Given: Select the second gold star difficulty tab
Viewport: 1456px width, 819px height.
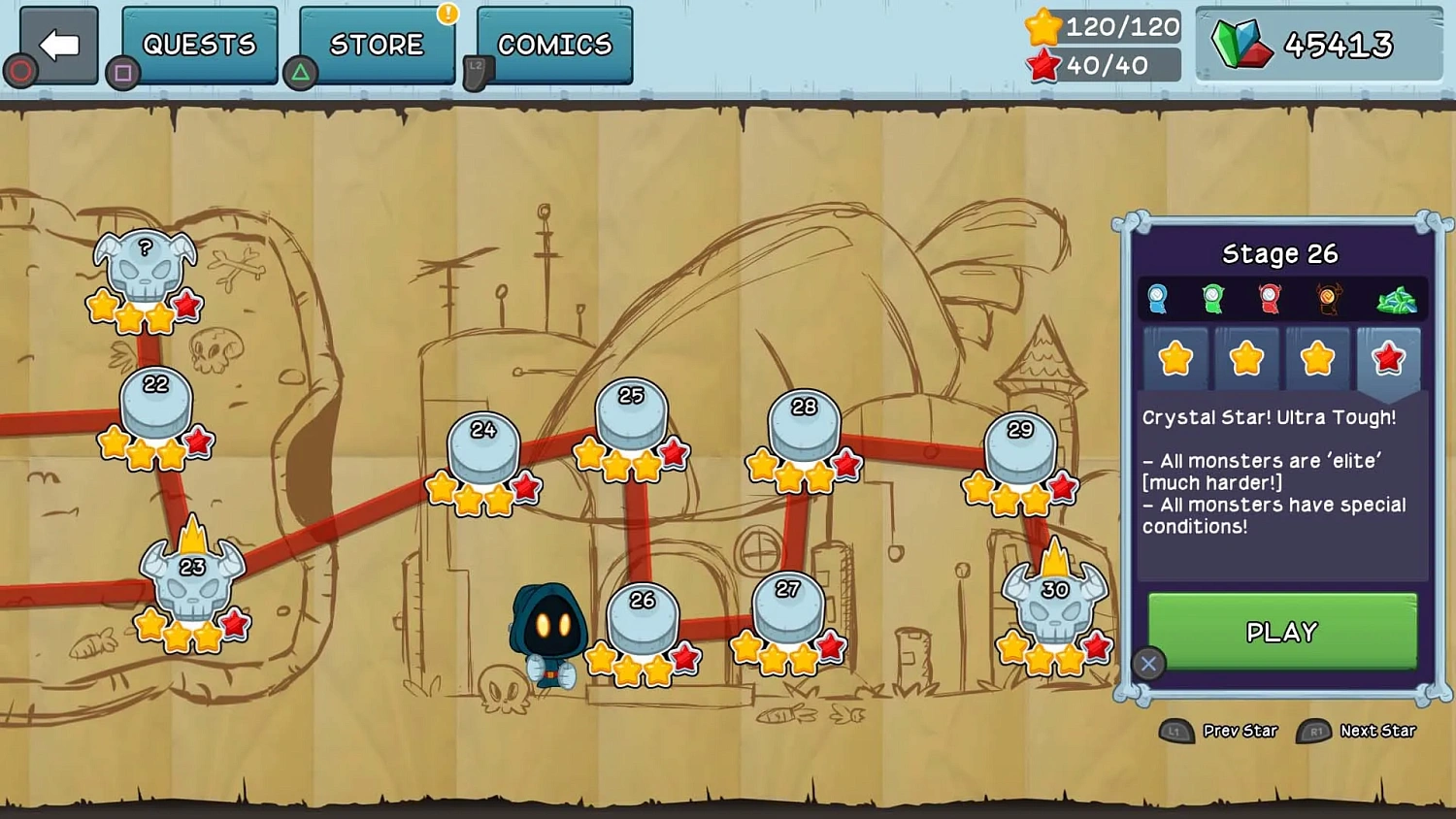Looking at the screenshot, I should coord(1245,359).
